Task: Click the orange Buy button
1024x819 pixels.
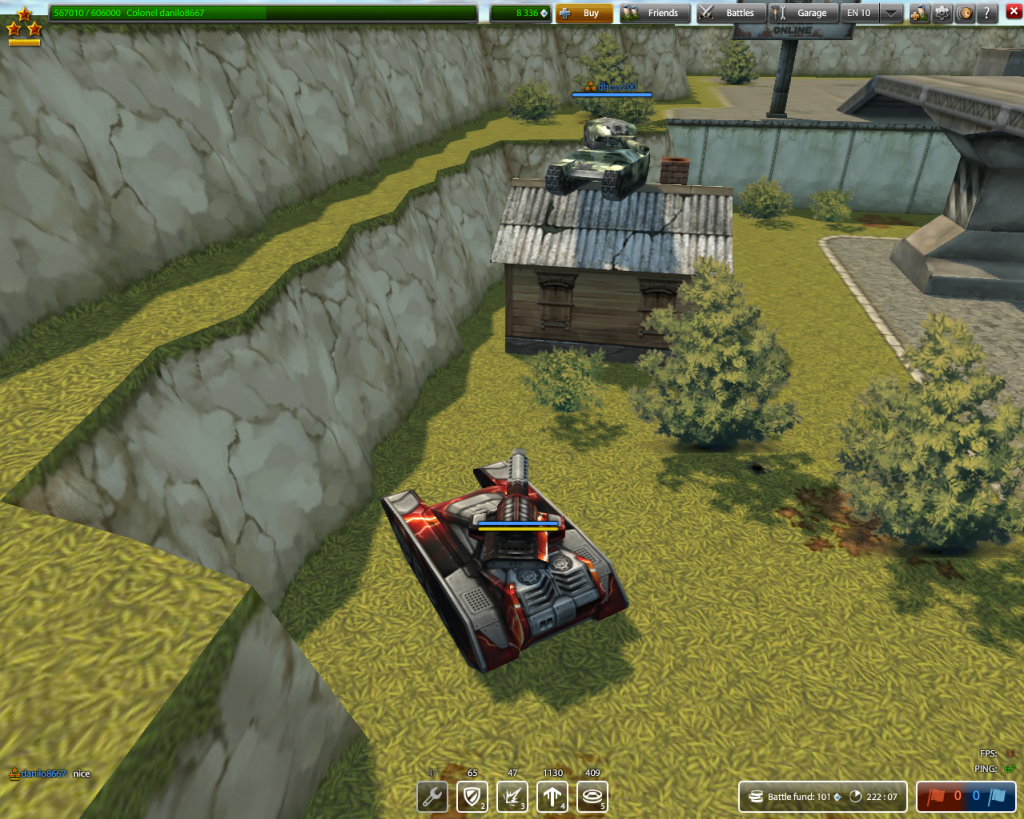Action: (585, 13)
